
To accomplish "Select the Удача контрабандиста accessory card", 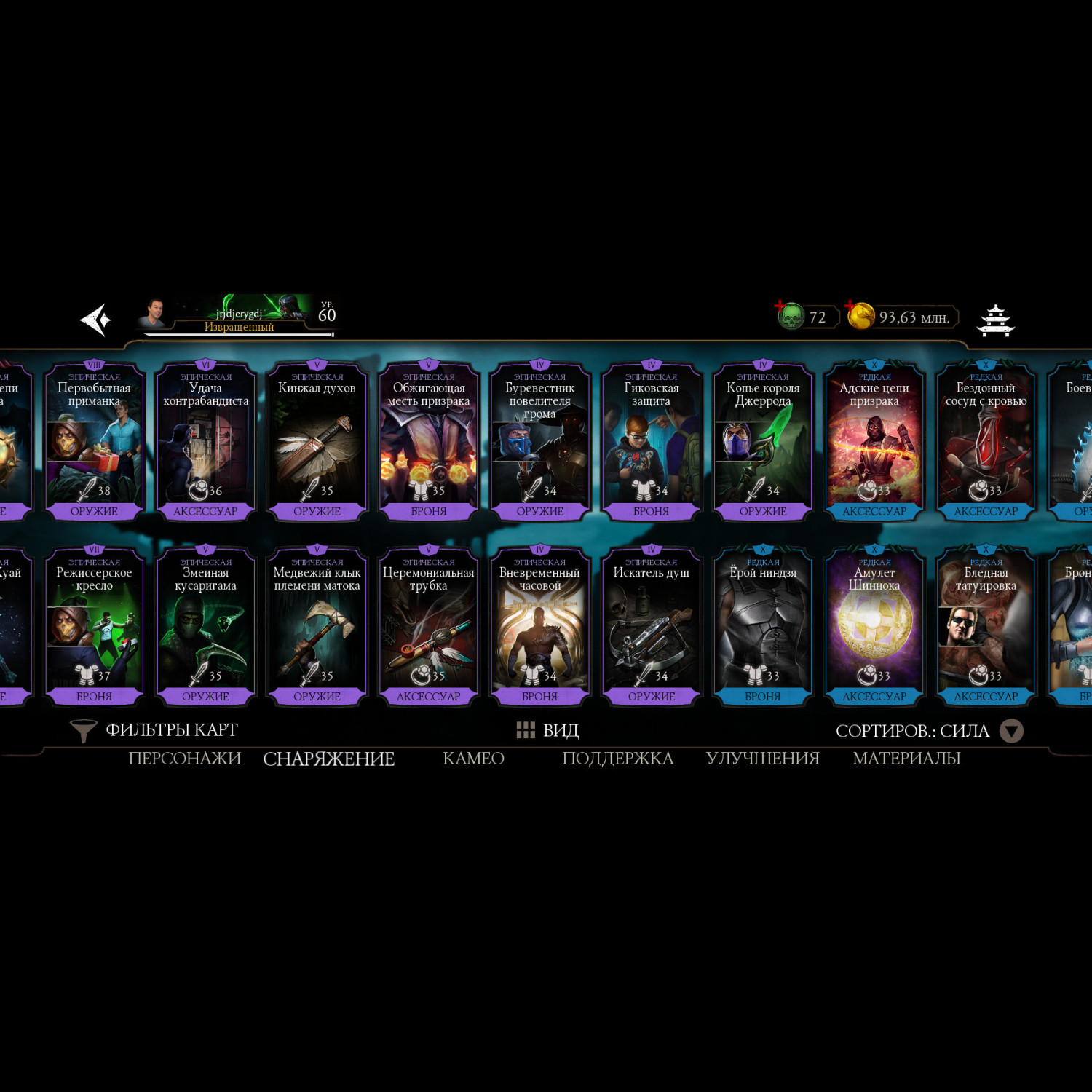I will (205, 441).
